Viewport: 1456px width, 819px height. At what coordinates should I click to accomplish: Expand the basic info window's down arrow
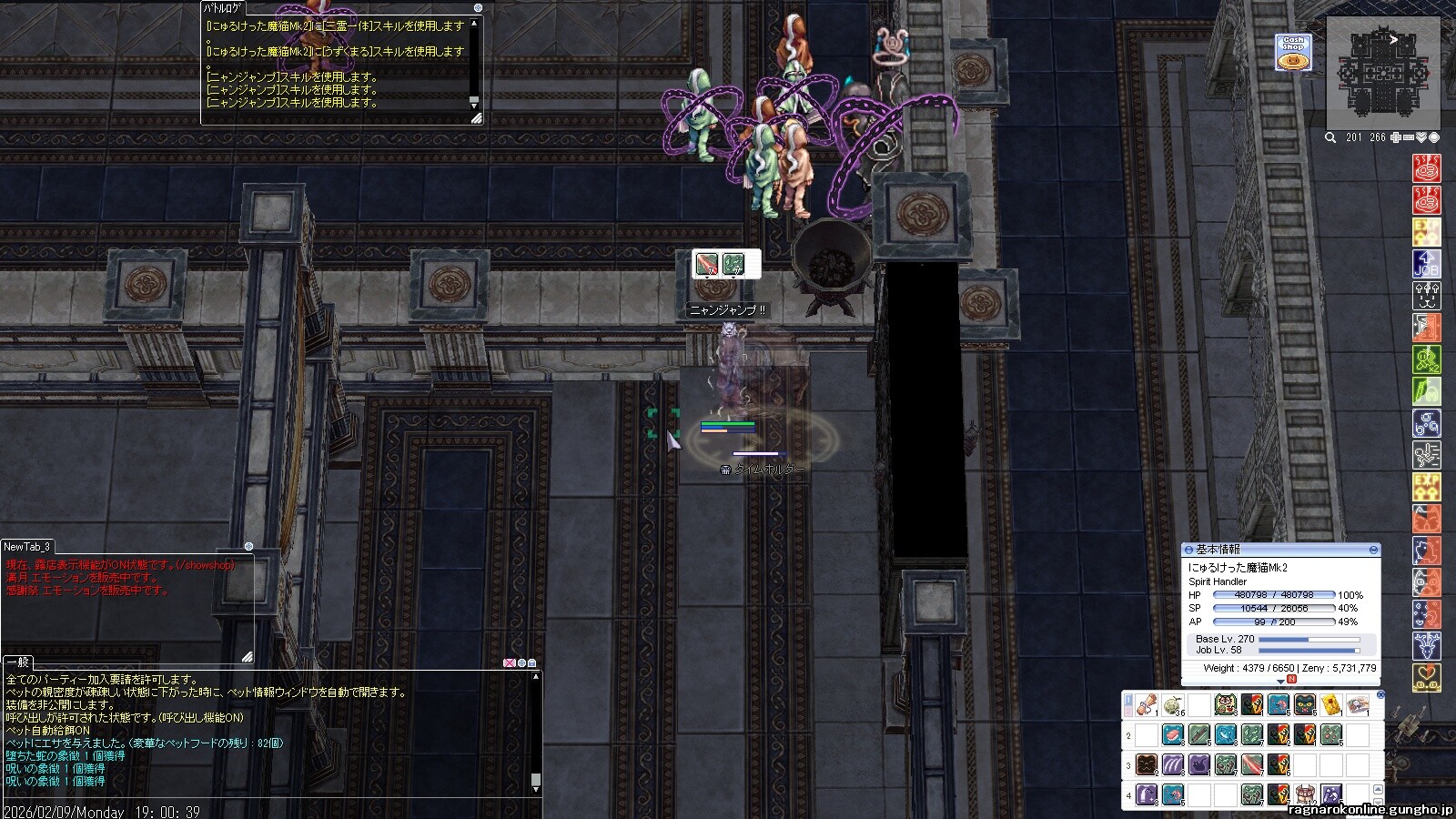[1280, 681]
